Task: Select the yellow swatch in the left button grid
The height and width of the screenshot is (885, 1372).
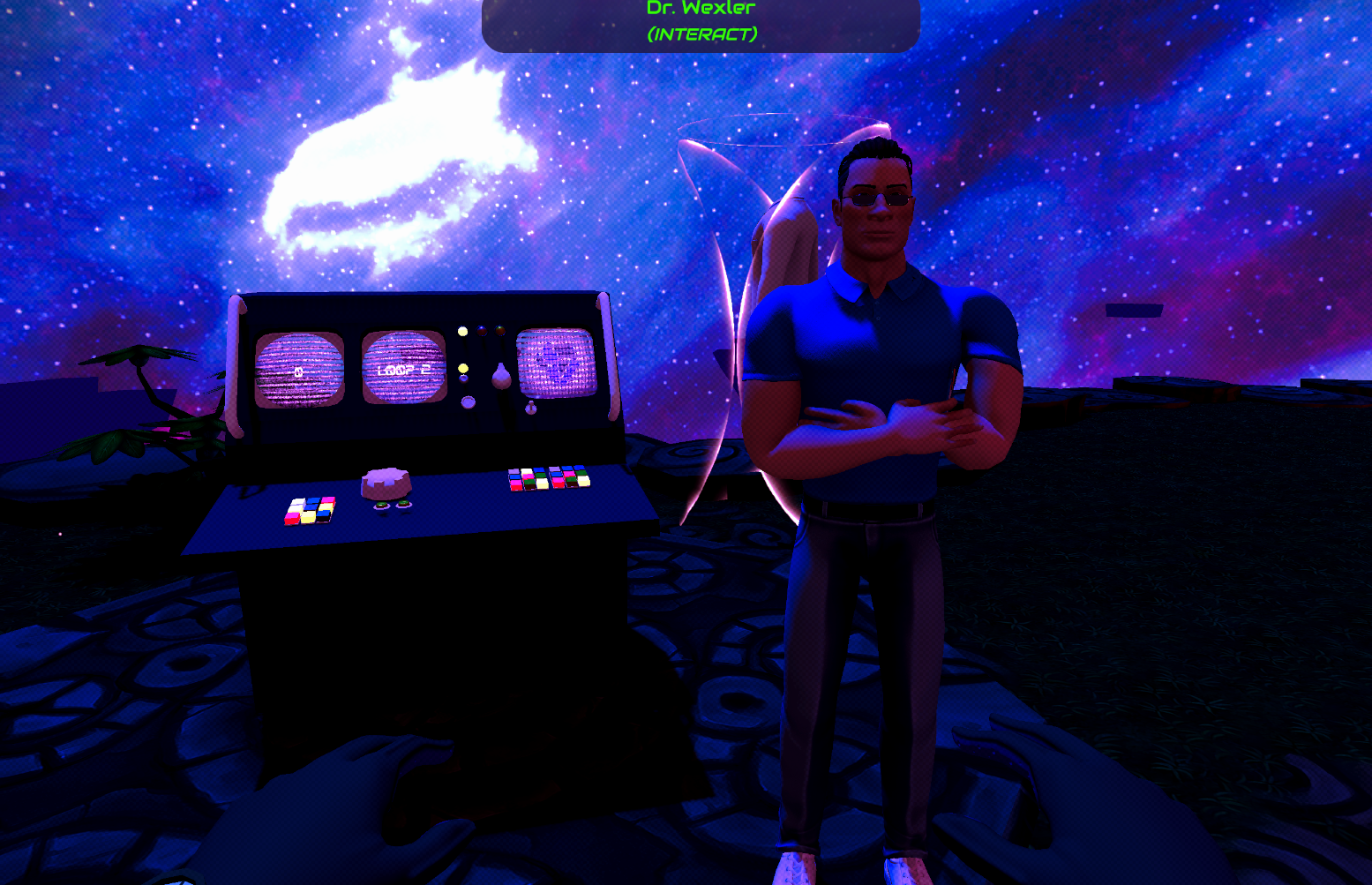Action: click(x=307, y=519)
